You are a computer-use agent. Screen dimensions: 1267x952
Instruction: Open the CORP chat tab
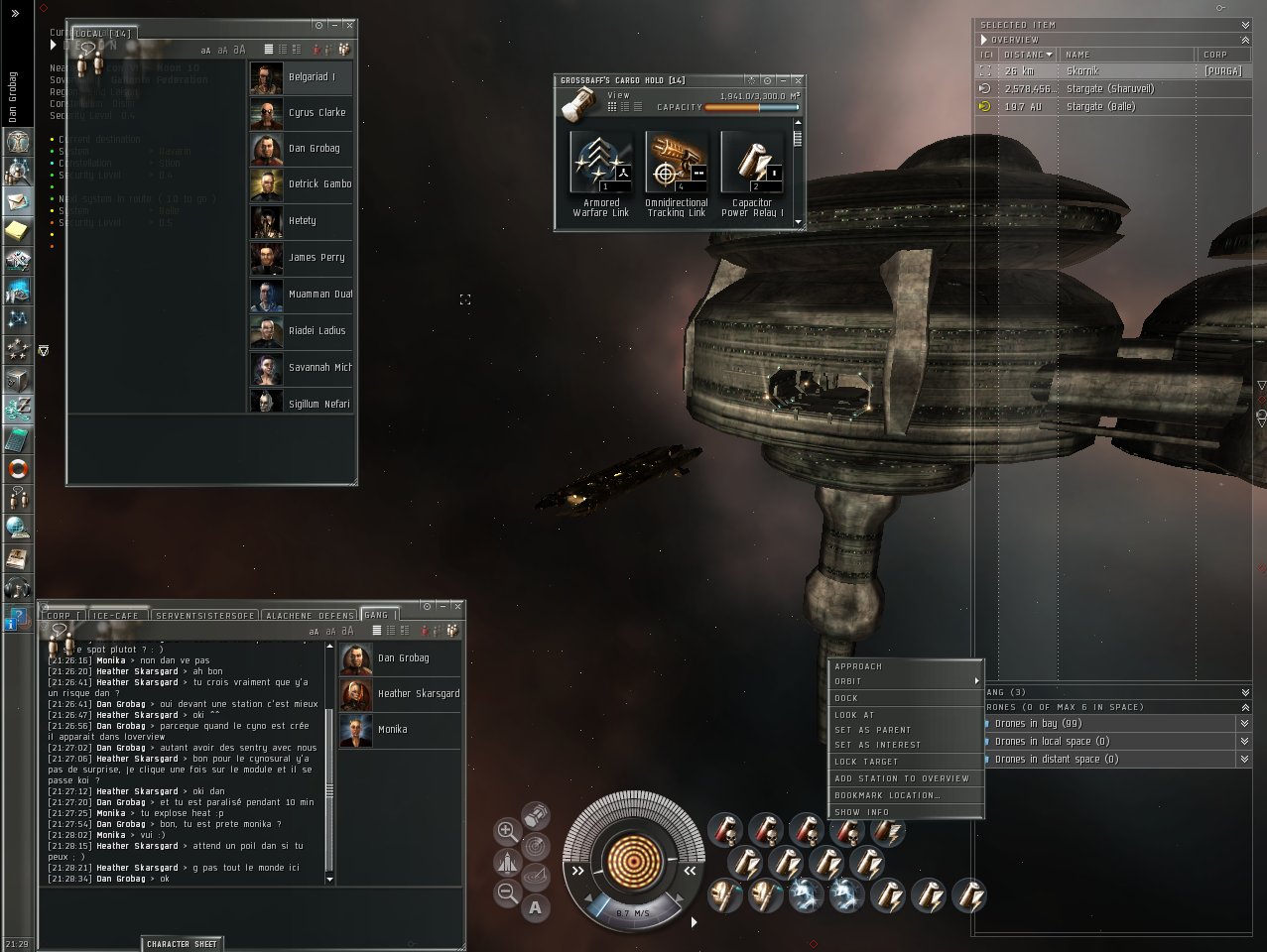coord(60,616)
